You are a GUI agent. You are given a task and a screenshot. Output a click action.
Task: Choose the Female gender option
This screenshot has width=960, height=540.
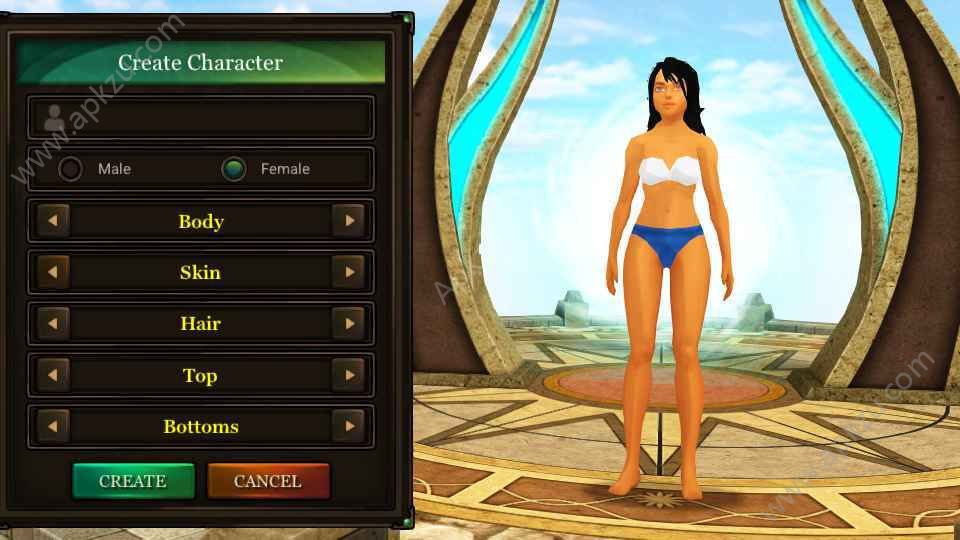pos(234,169)
